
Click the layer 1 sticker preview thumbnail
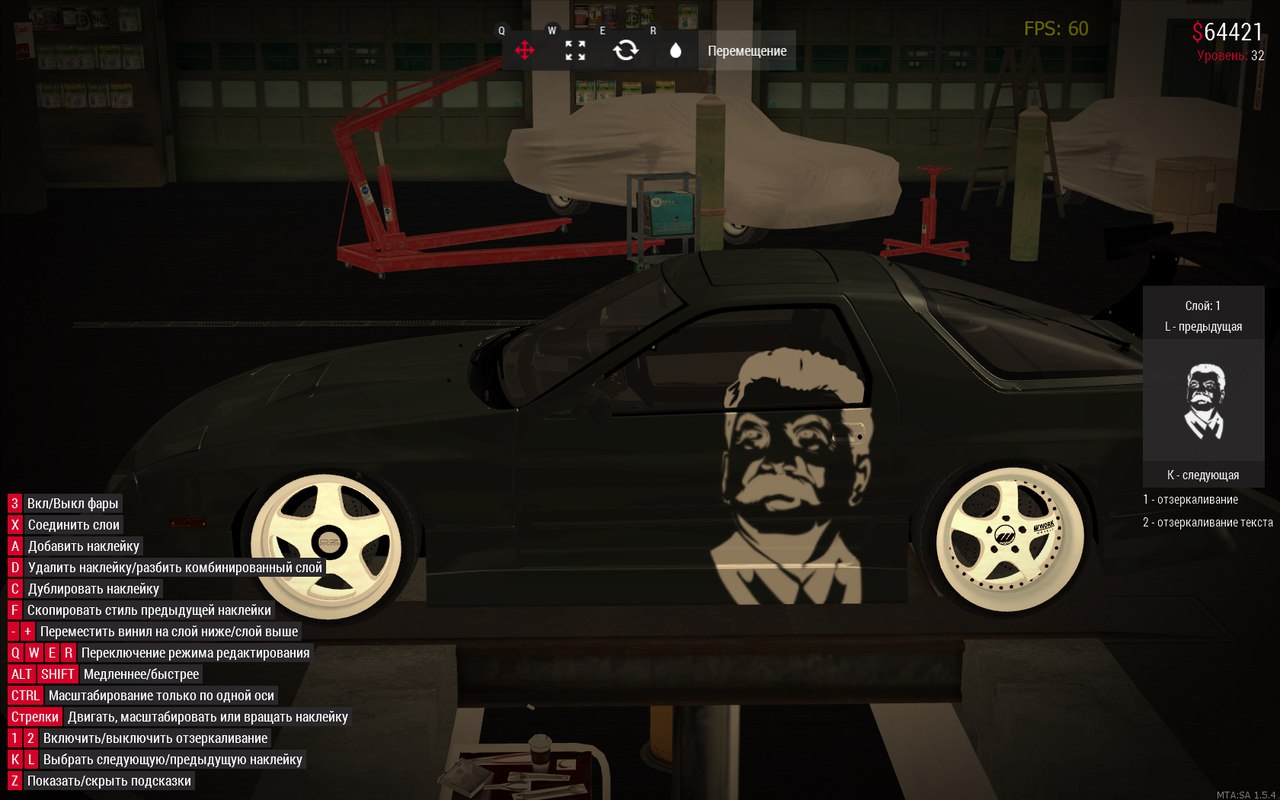(1203, 401)
